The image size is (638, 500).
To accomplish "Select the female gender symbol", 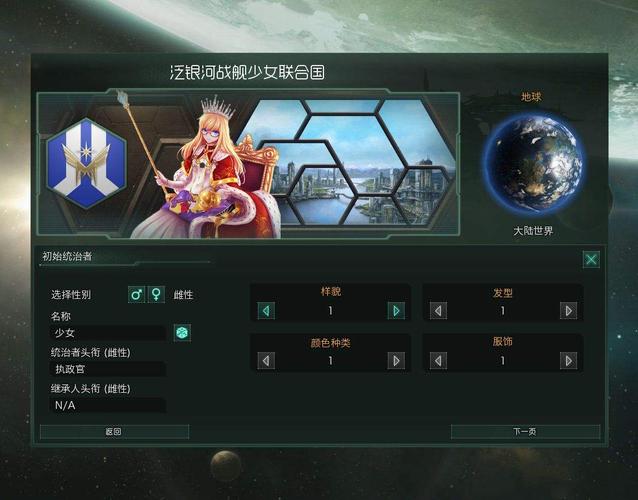I will (156, 295).
